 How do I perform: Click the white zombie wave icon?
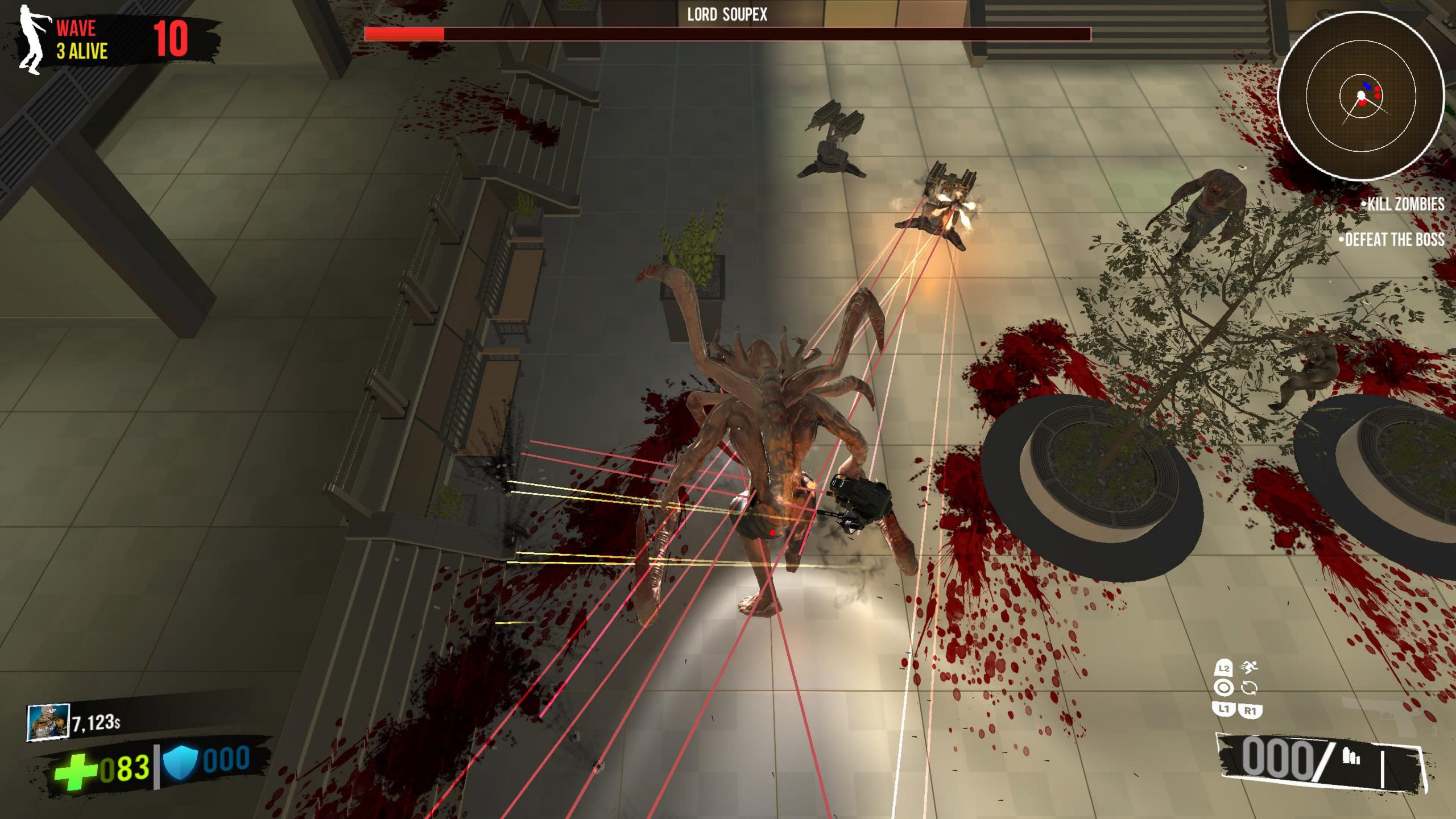pos(32,40)
